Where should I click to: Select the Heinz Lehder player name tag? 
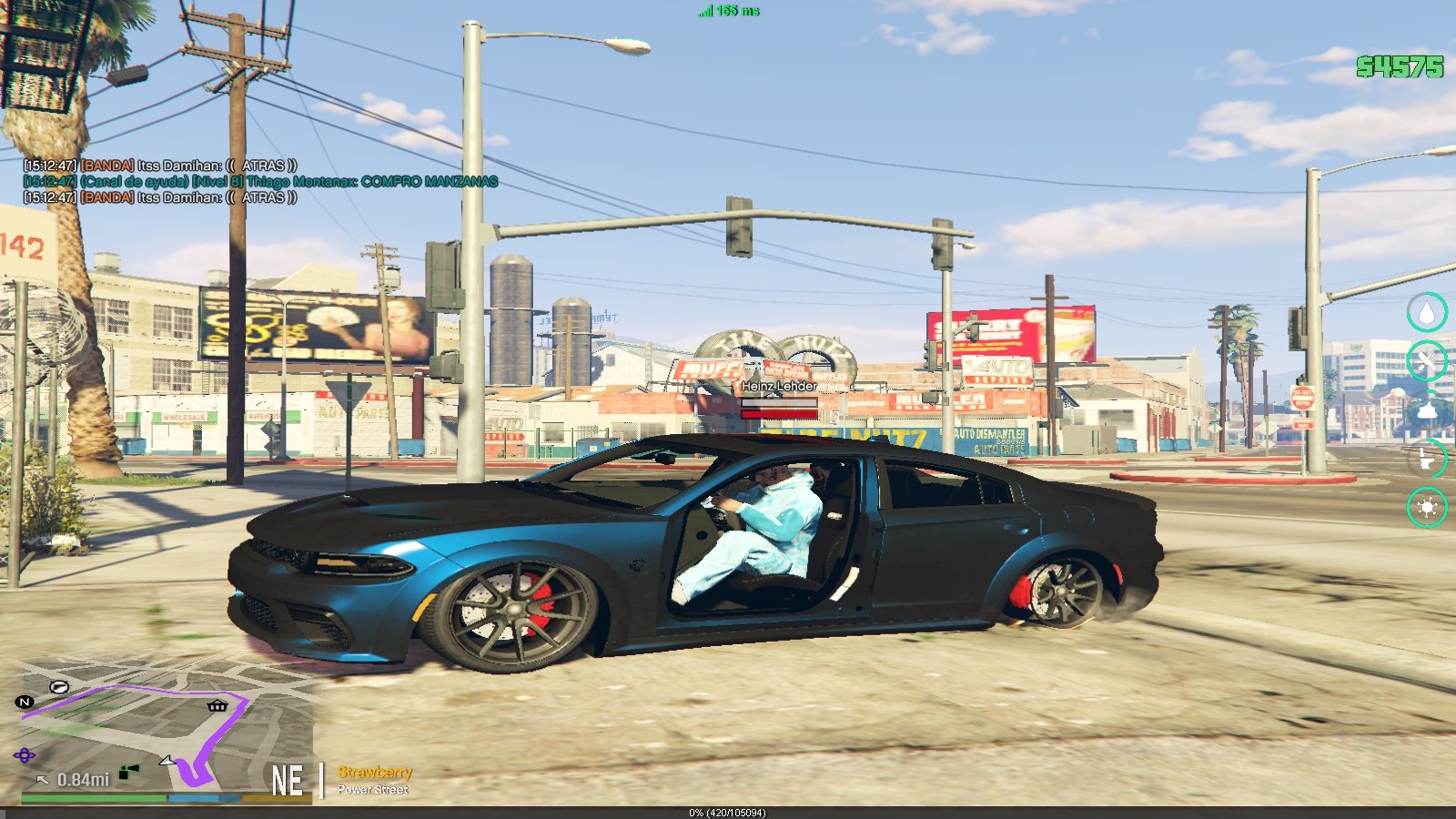click(779, 386)
